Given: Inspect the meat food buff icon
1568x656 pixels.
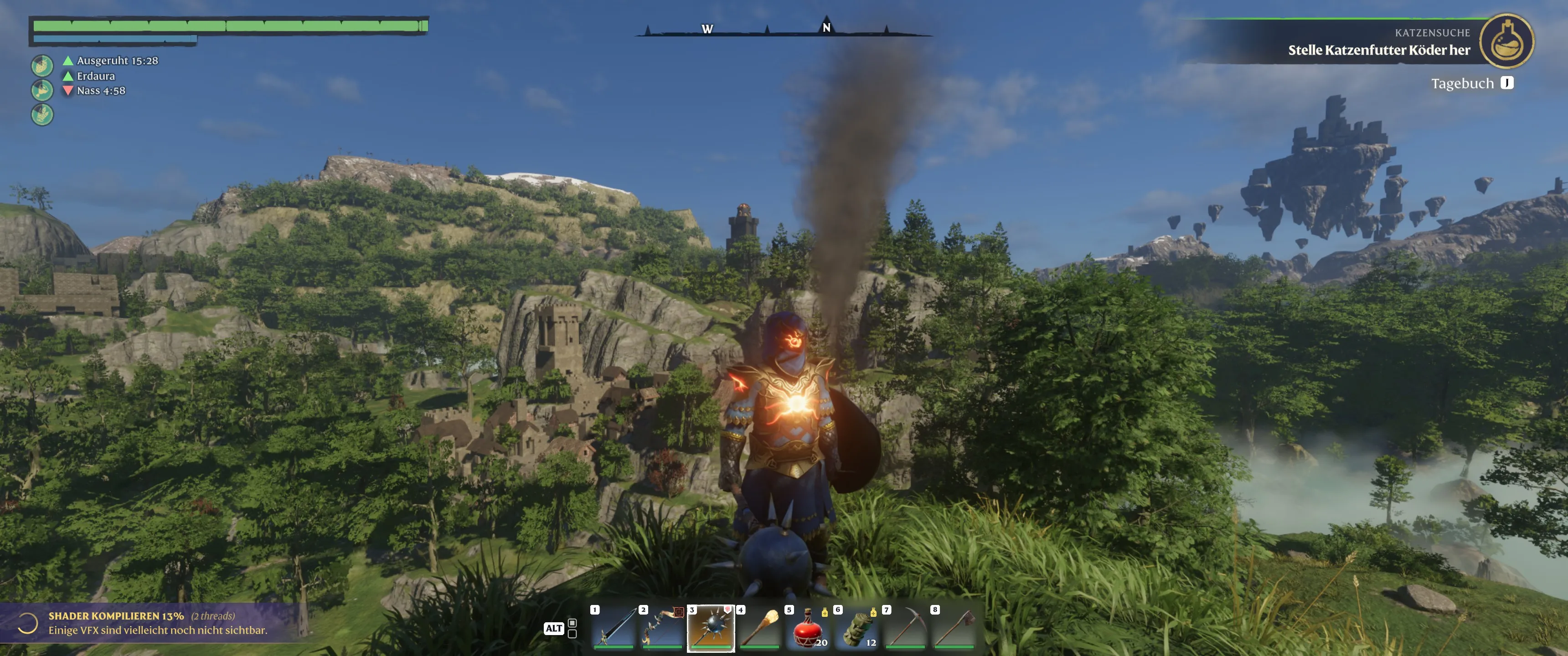Looking at the screenshot, I should tap(42, 90).
